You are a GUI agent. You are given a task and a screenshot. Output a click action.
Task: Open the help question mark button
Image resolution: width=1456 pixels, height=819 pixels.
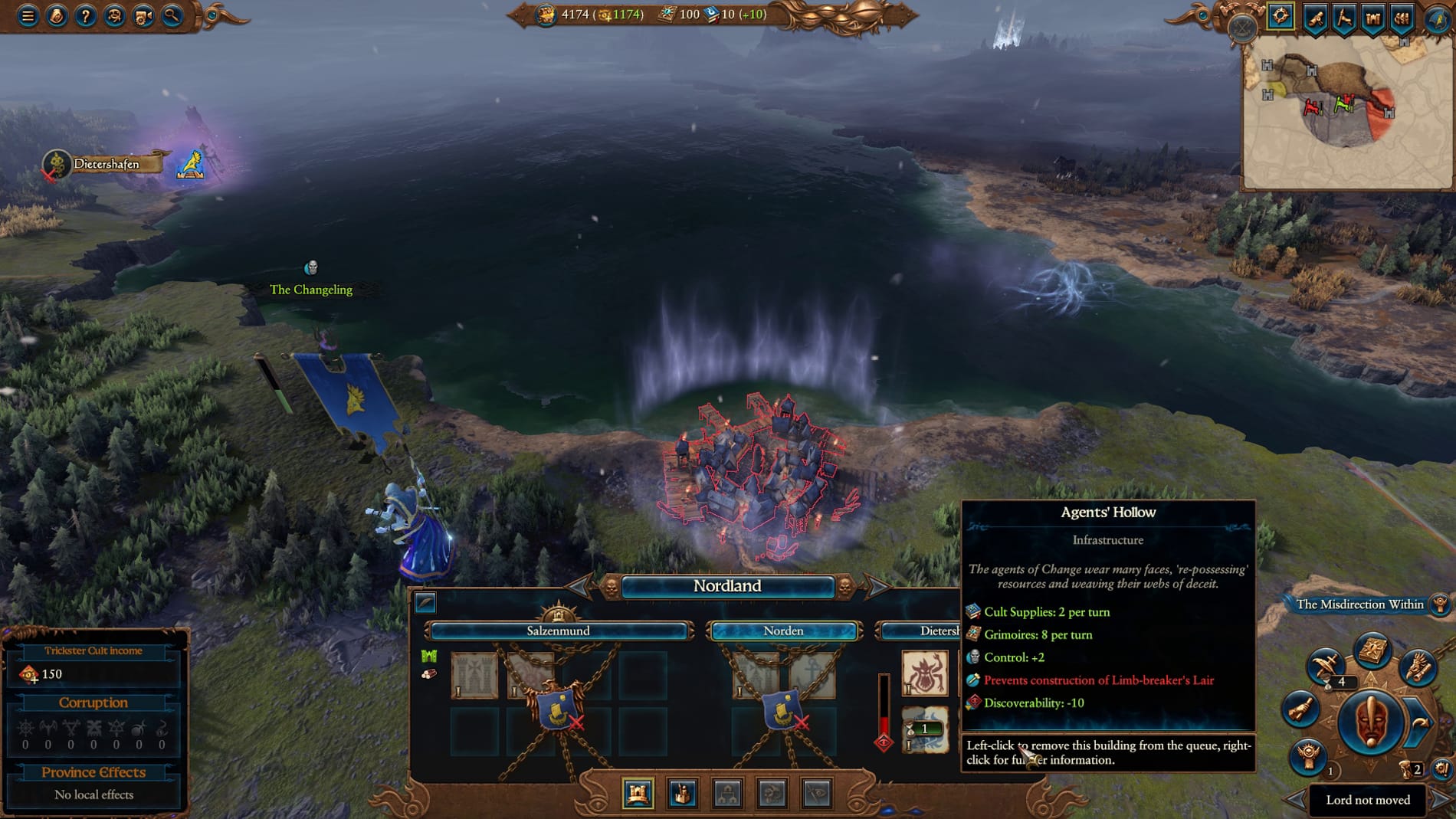(x=85, y=15)
